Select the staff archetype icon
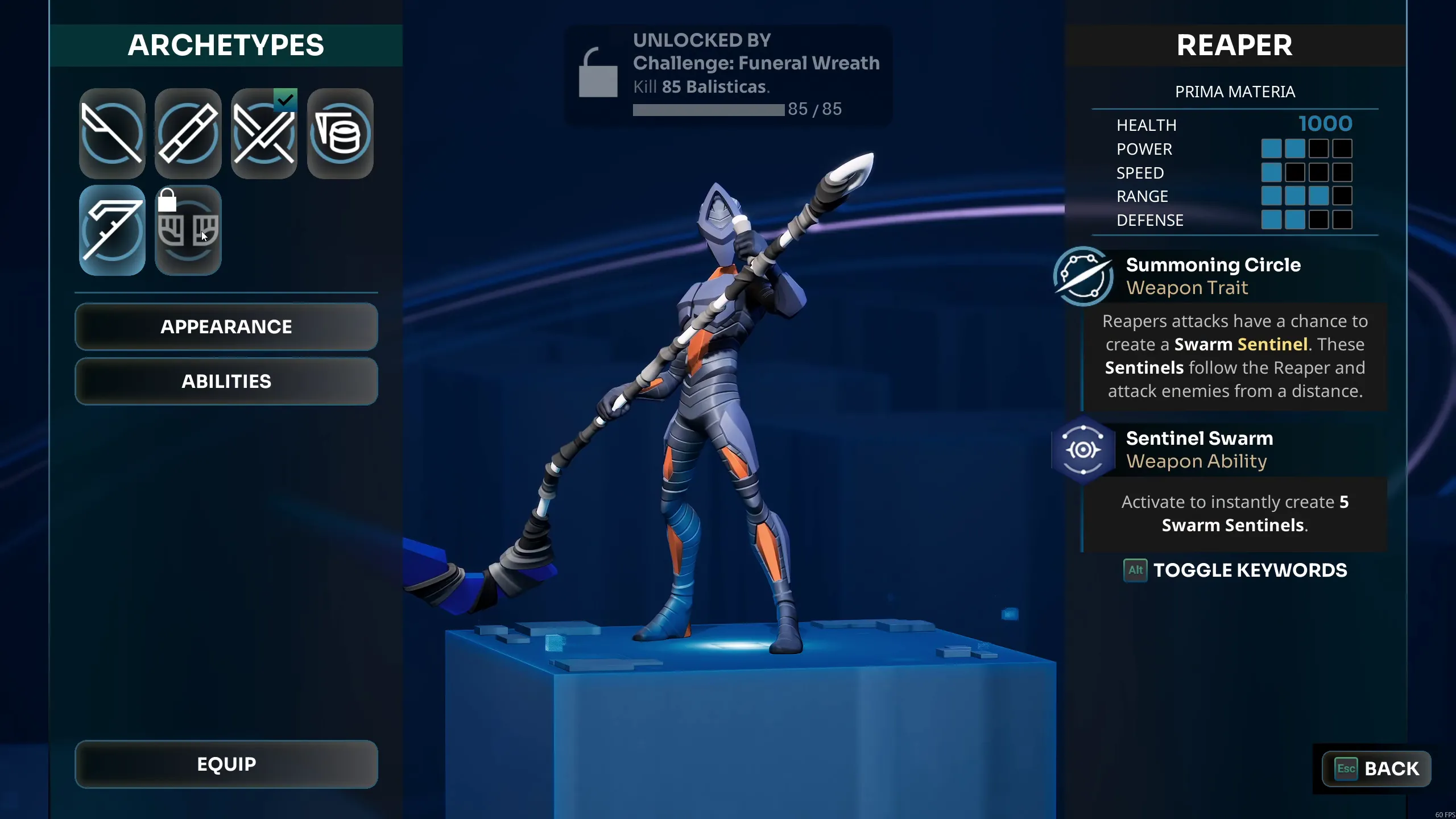 (x=188, y=134)
